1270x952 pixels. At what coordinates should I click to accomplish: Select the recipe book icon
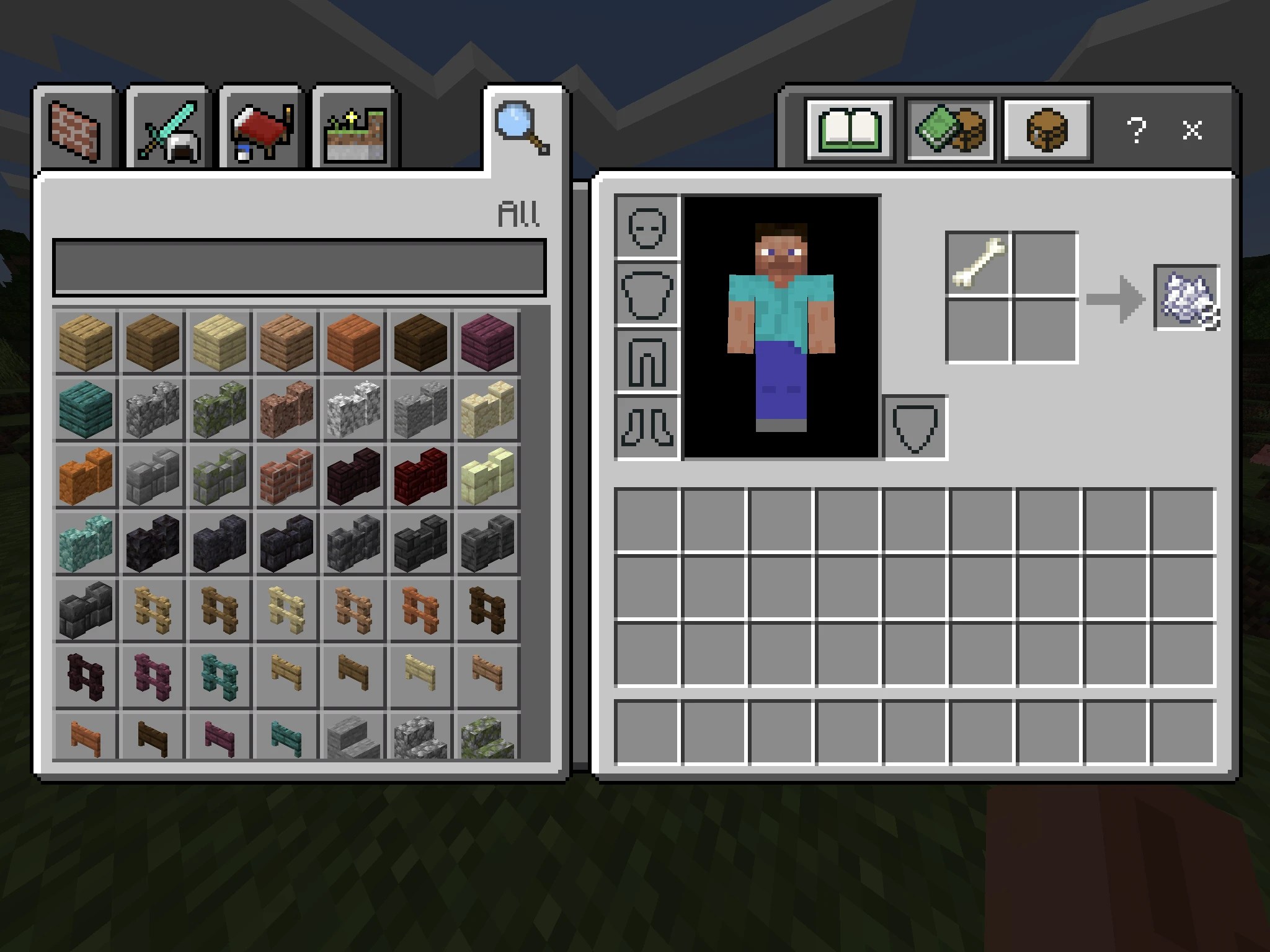pos(850,128)
